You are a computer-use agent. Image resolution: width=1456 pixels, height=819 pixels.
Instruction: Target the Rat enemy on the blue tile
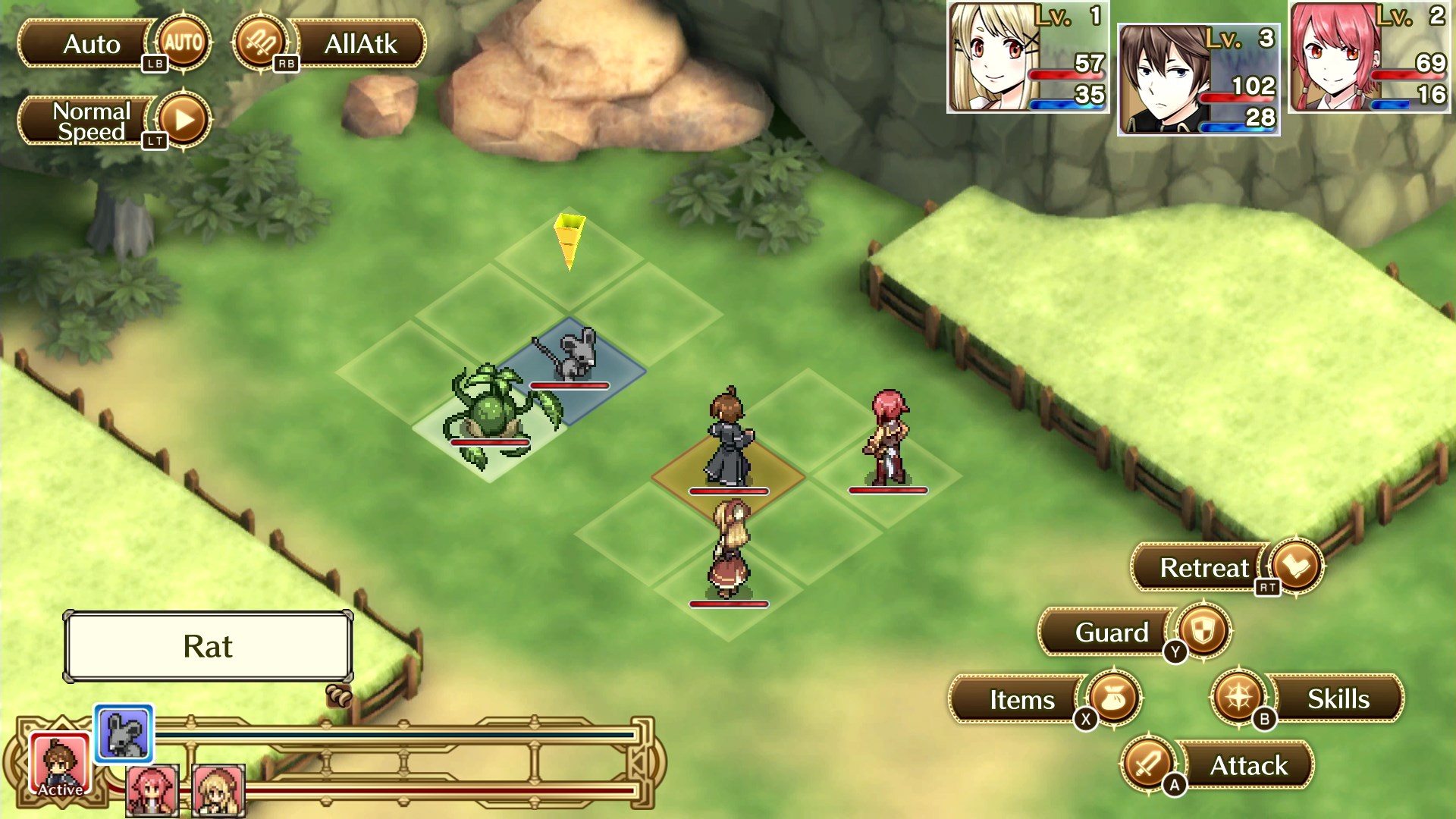[x=572, y=355]
